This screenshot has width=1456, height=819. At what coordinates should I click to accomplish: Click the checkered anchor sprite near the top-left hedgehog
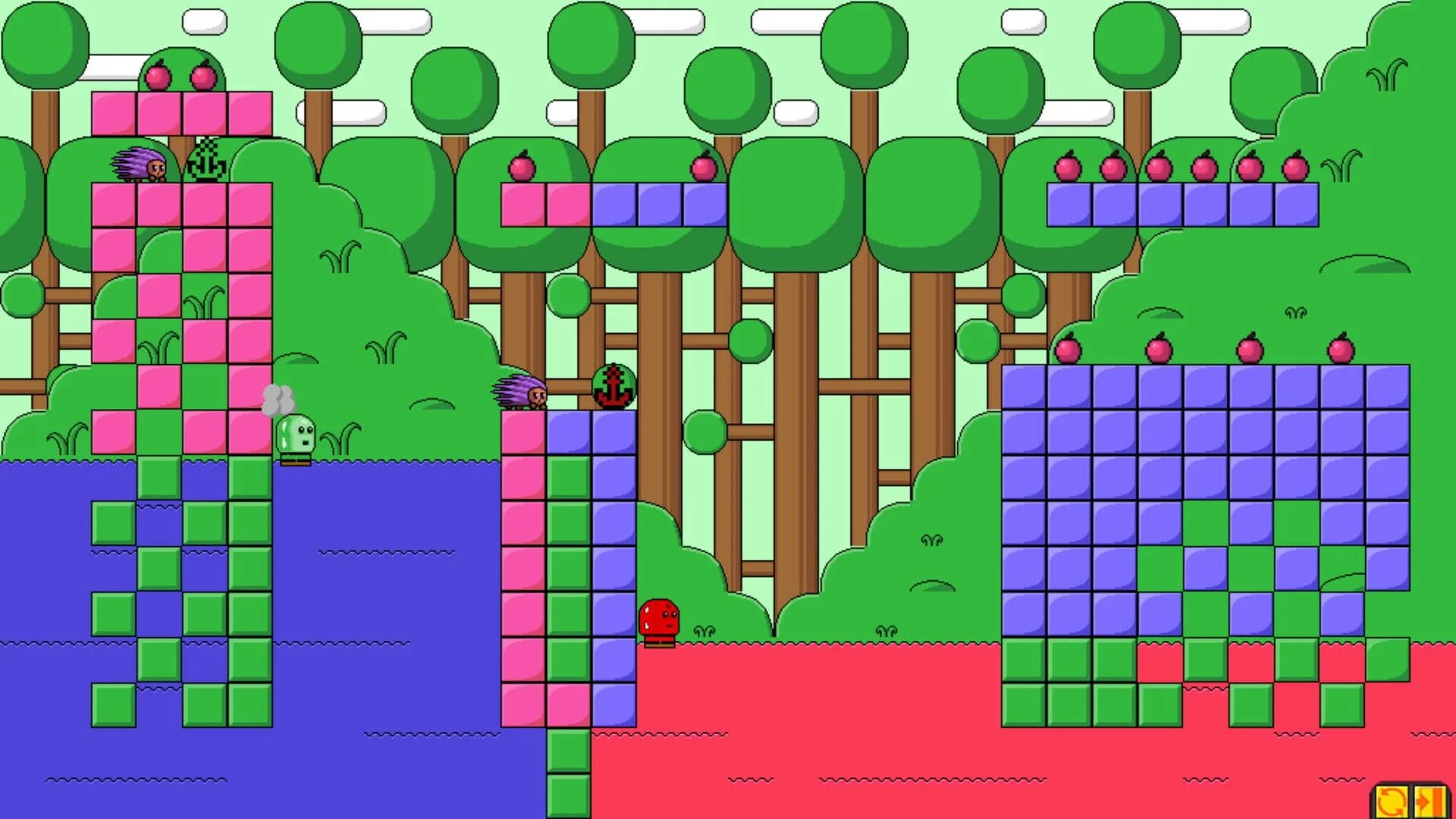(206, 161)
